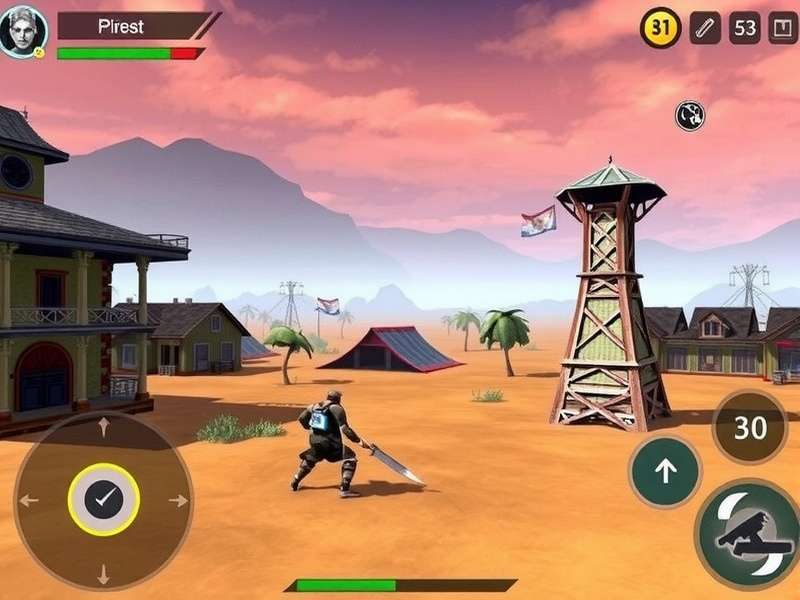This screenshot has width=800, height=600.
Task: Activate the brown button labeled 30
Action: (749, 428)
